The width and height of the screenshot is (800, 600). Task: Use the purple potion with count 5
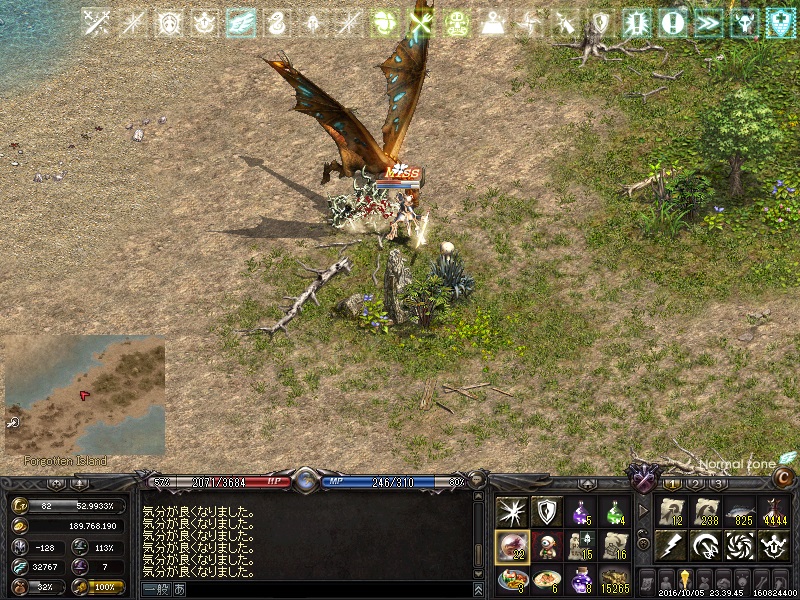581,512
